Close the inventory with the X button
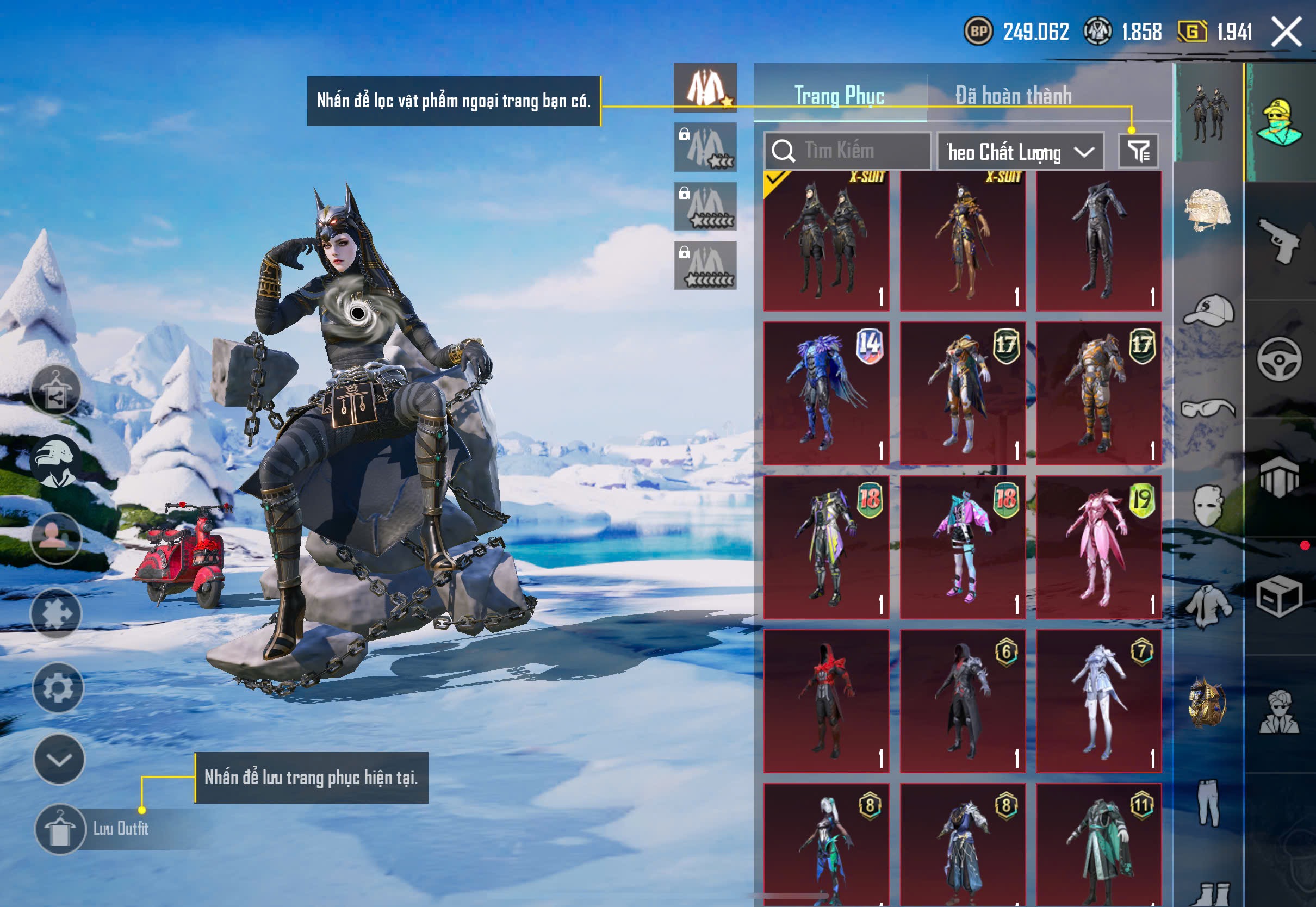The image size is (1316, 907). [x=1287, y=32]
